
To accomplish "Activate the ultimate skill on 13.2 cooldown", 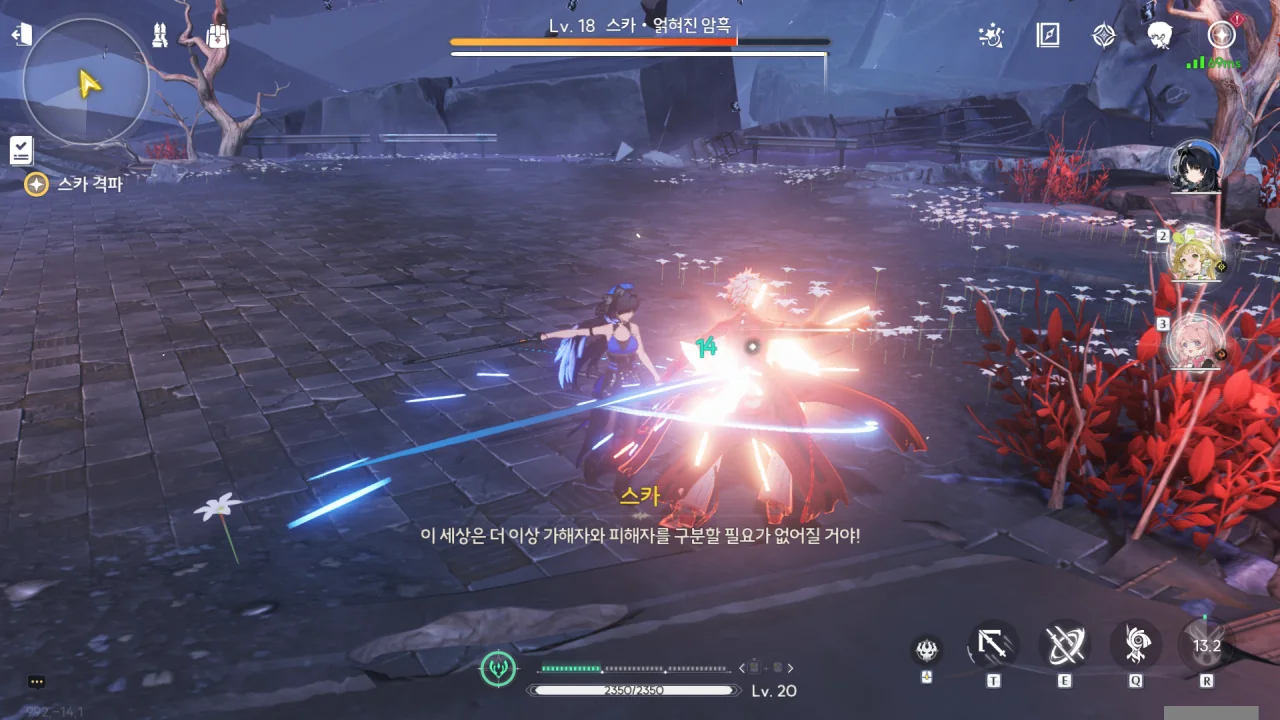I will click(x=1207, y=645).
